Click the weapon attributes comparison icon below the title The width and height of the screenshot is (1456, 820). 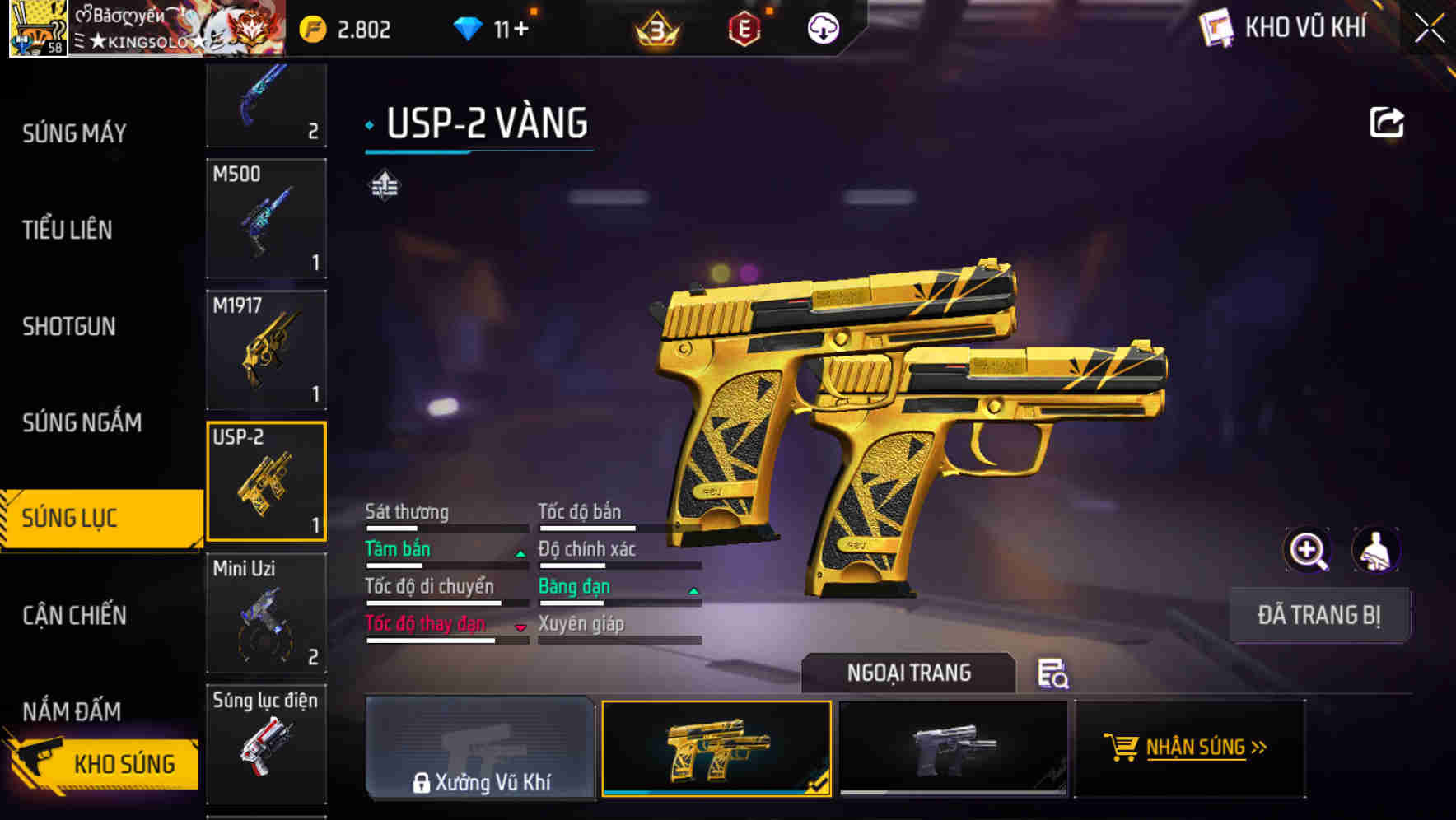coord(384,184)
